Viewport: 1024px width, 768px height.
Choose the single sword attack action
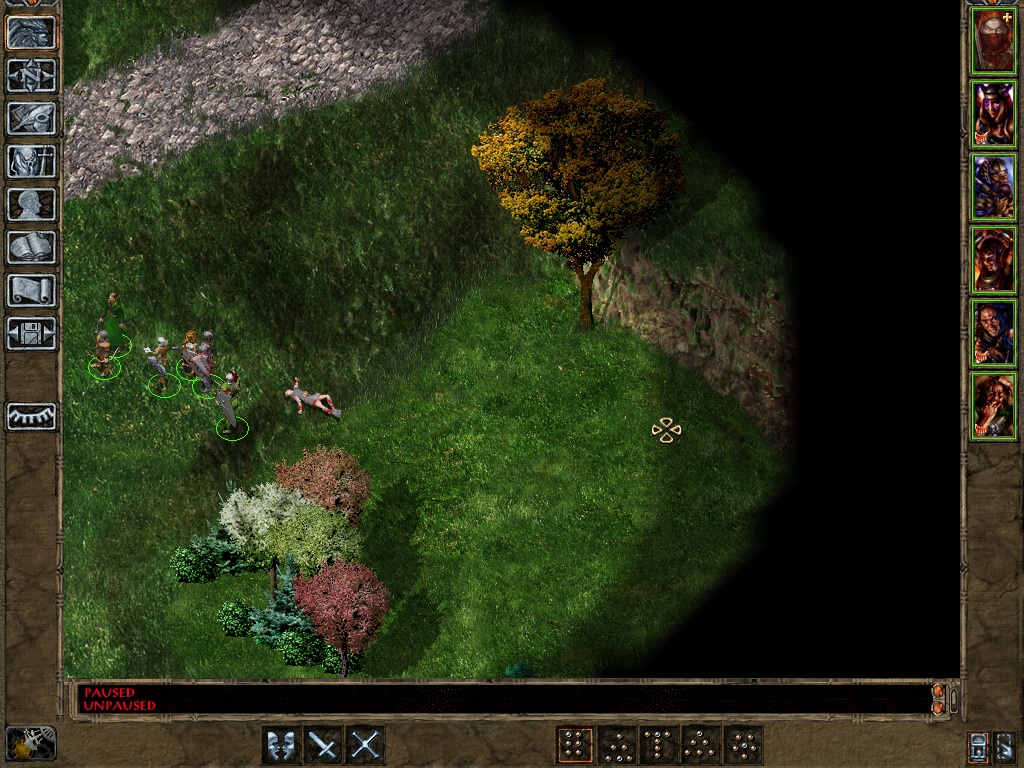(x=323, y=745)
